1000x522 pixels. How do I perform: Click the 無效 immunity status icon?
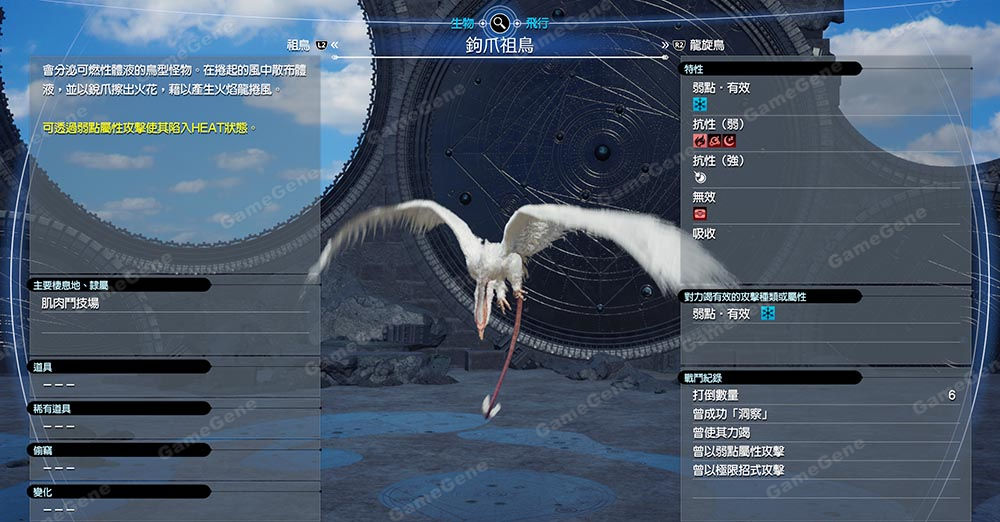(700, 214)
